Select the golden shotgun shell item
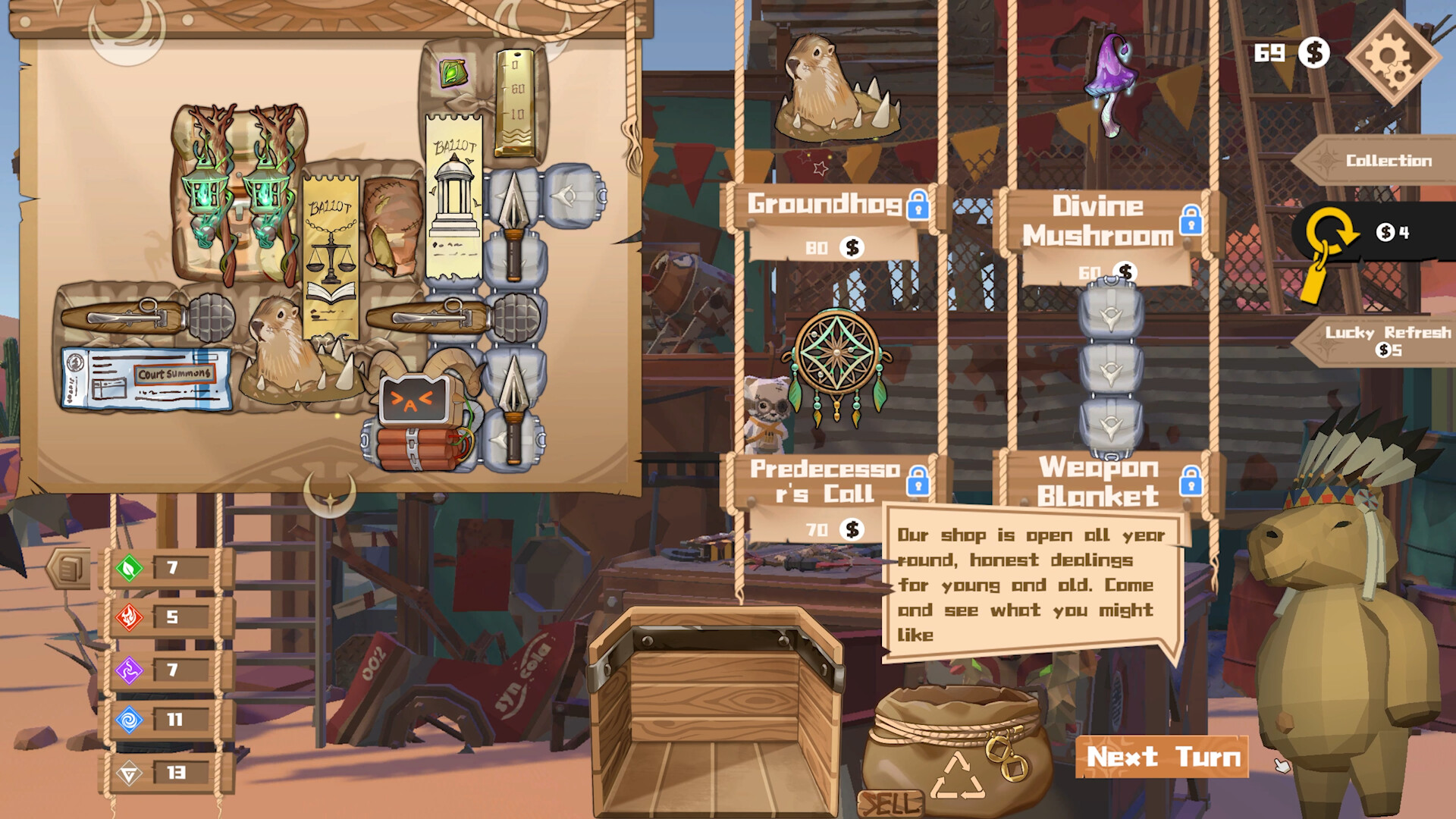This screenshot has height=819, width=1456. [x=514, y=102]
